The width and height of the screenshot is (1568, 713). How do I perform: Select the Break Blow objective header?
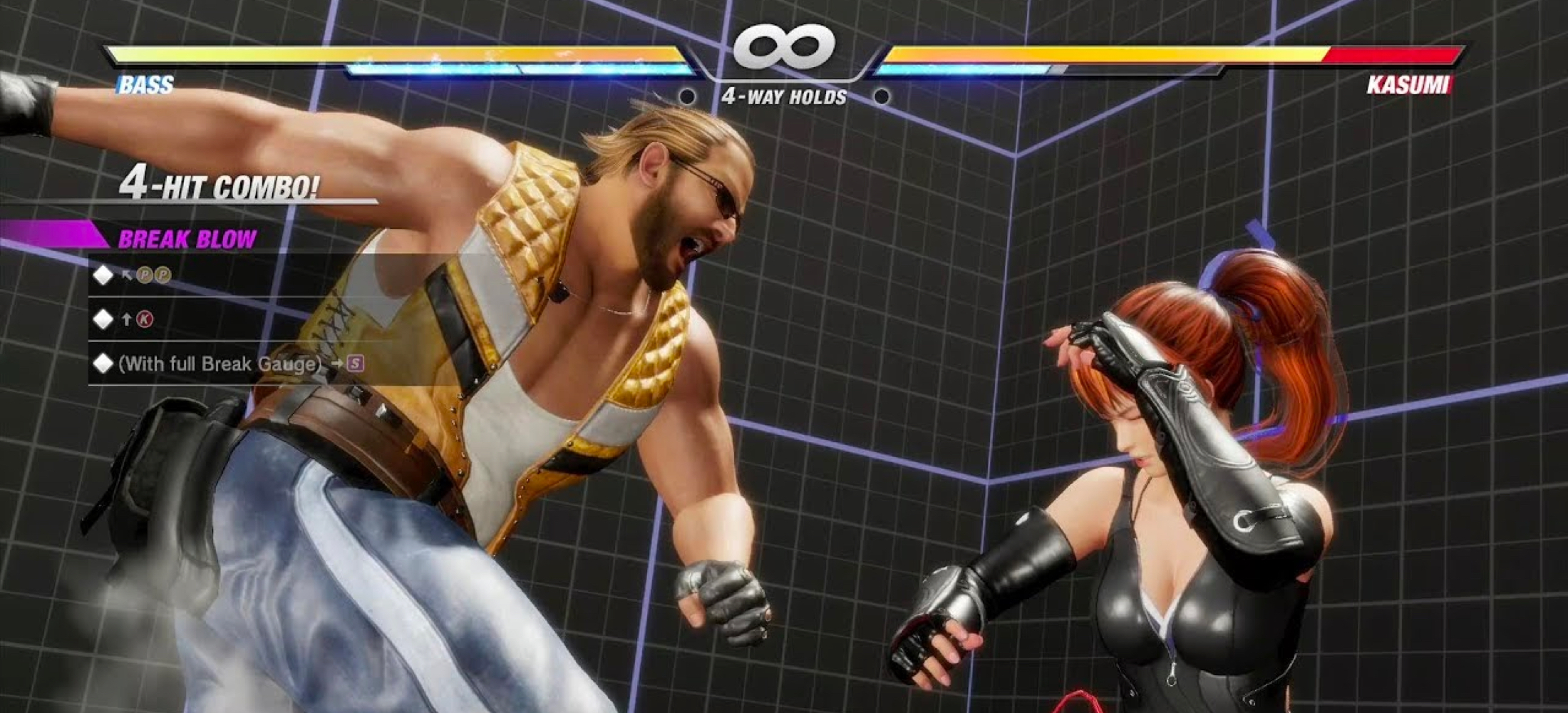tap(187, 239)
